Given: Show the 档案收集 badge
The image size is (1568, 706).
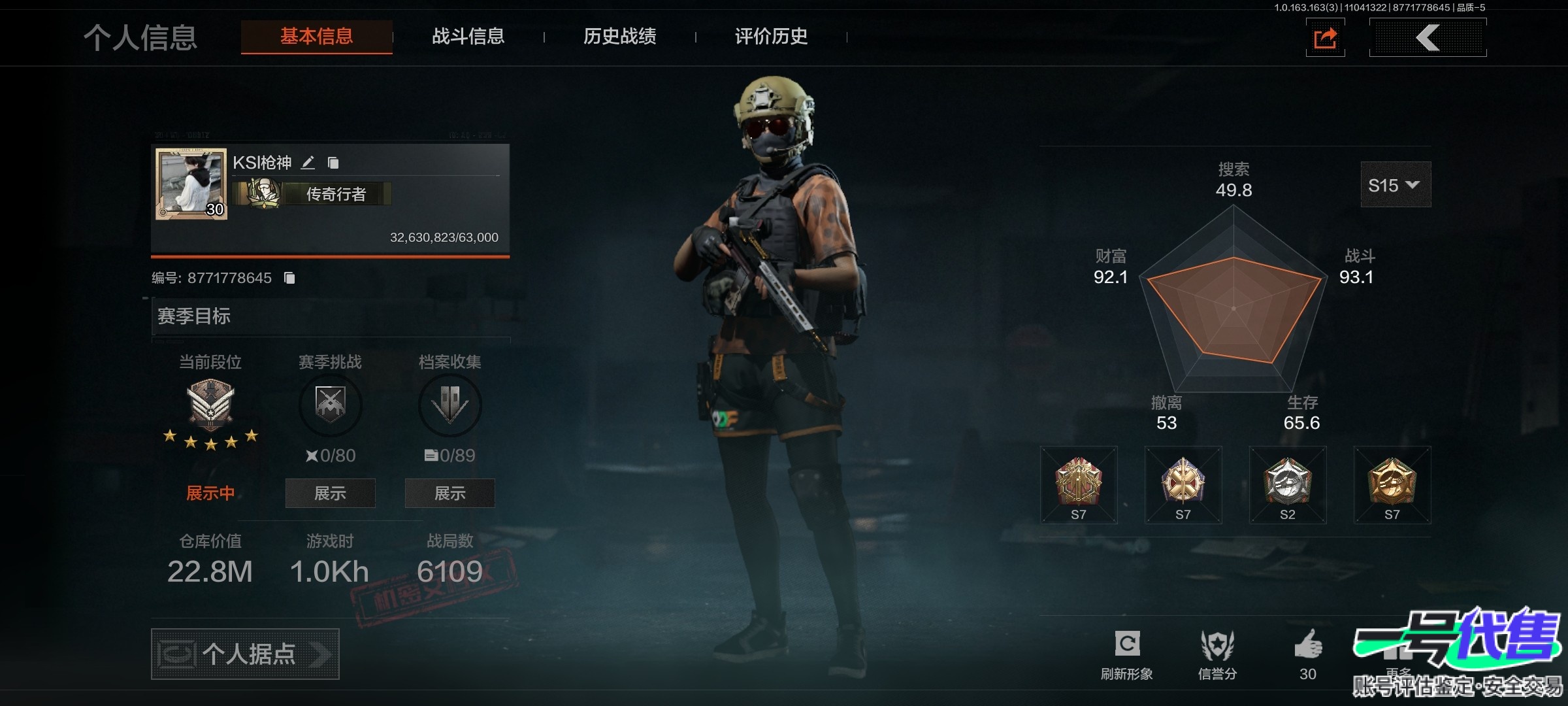Looking at the screenshot, I should point(449,493).
